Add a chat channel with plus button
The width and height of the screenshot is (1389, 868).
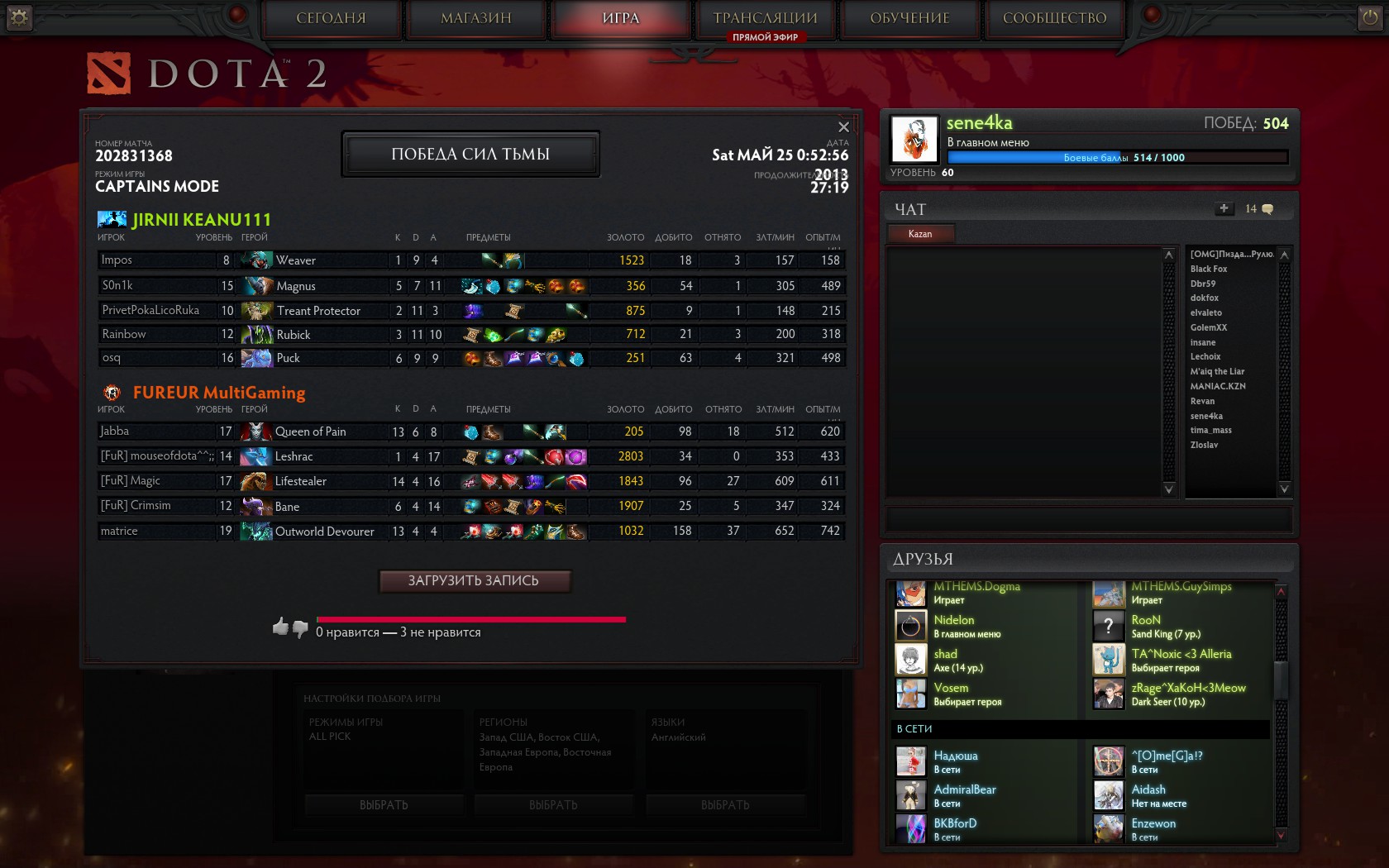click(1224, 208)
